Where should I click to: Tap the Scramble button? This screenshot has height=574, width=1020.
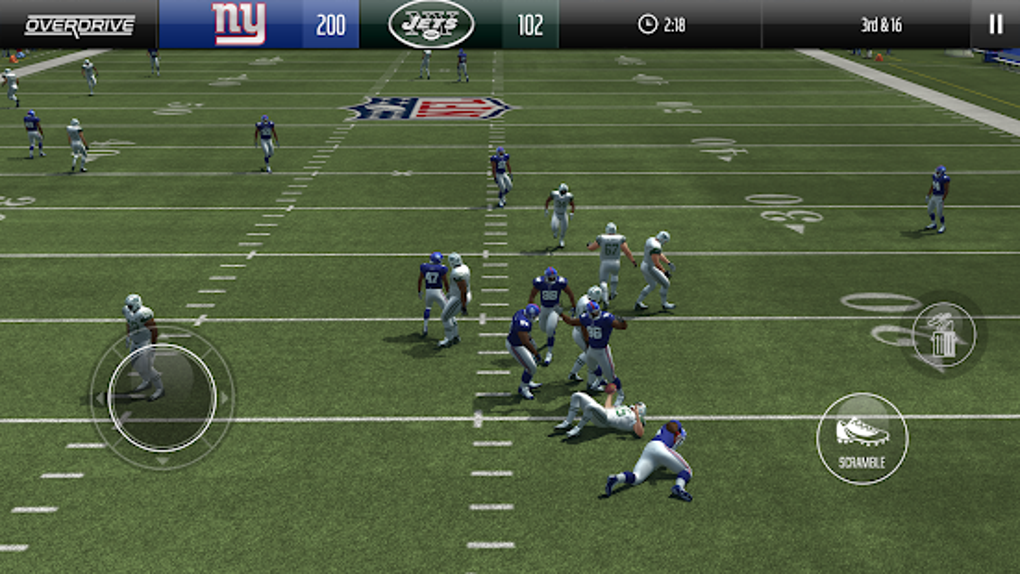click(862, 438)
